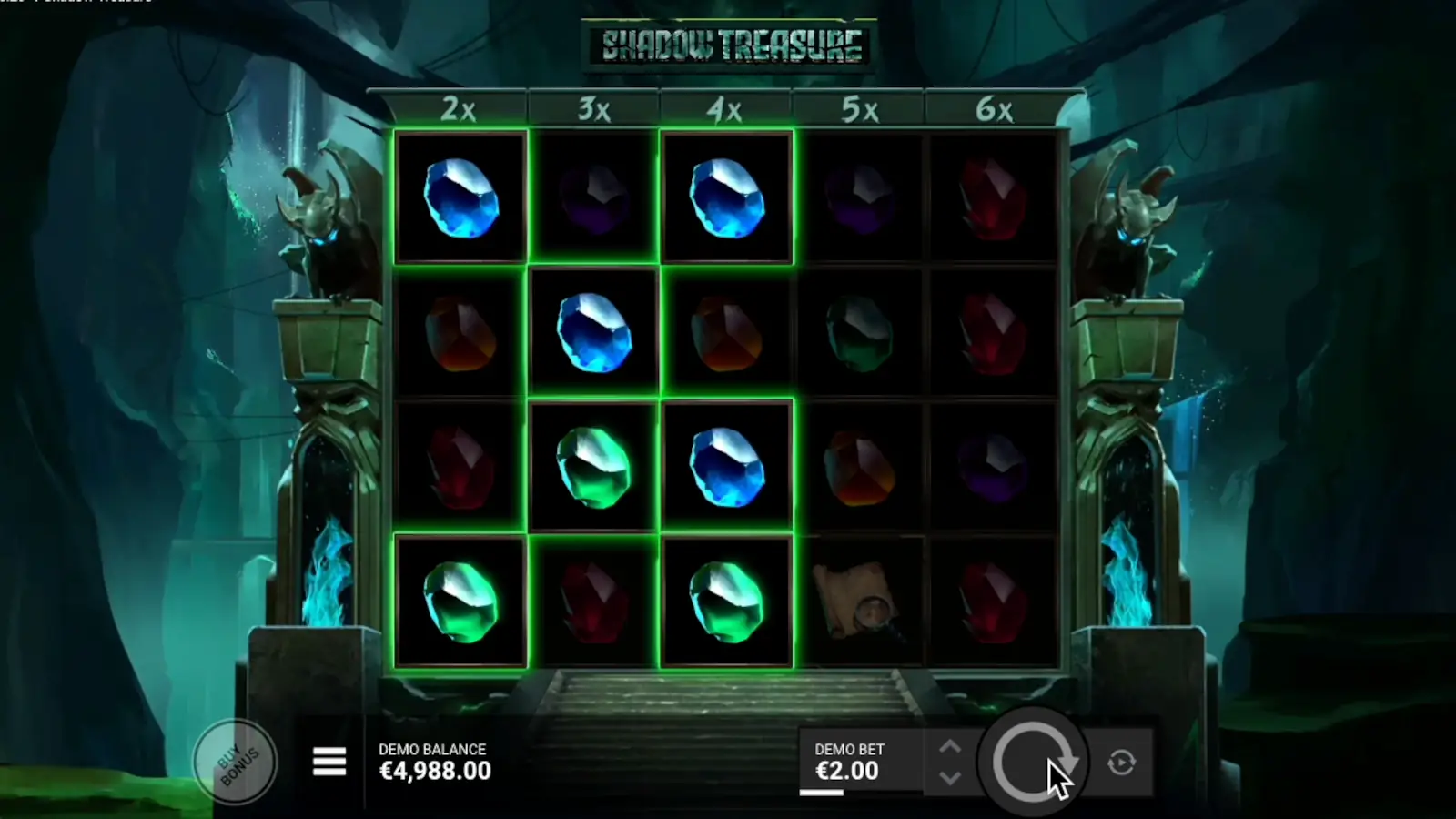The image size is (1456, 819).
Task: Increase the bet with the up chevron
Action: tap(949, 746)
